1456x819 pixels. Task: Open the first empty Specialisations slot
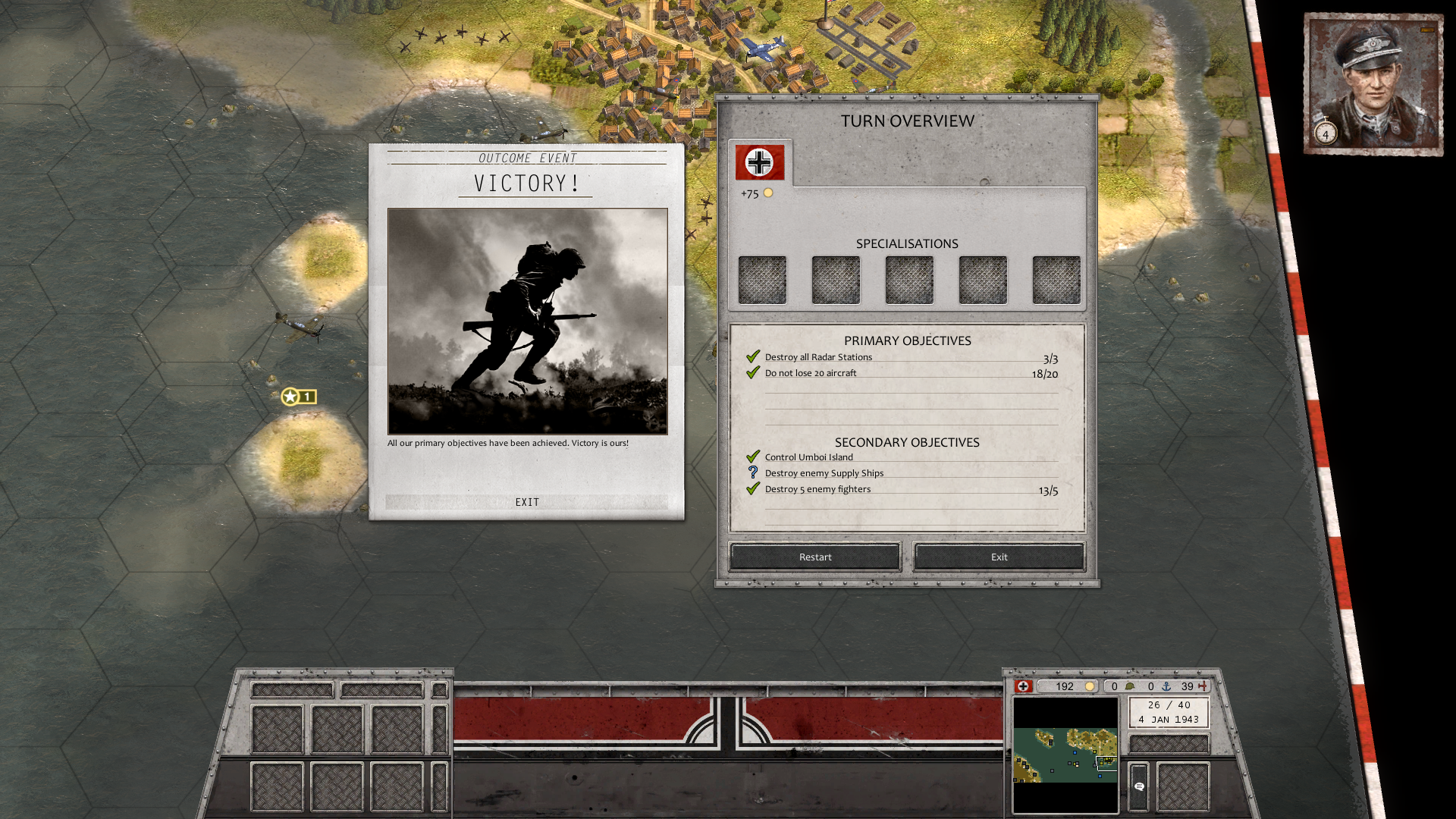coord(761,279)
